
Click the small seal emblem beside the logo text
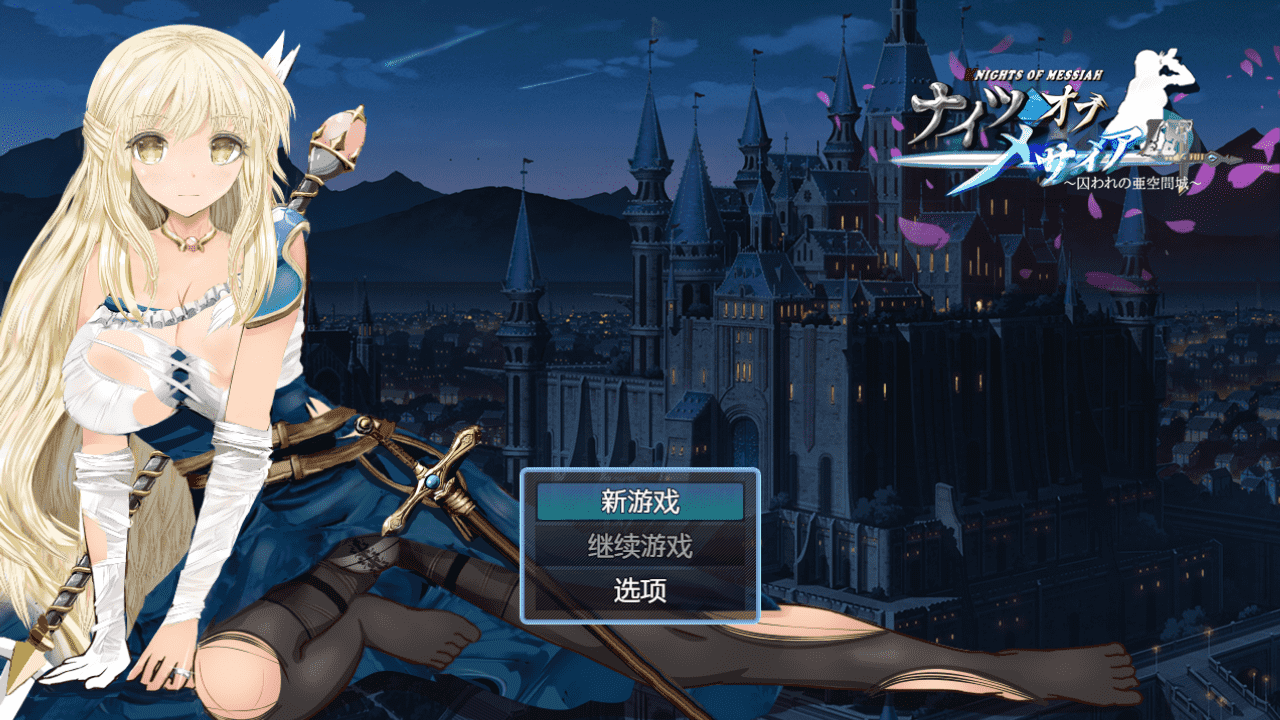(x=1168, y=142)
